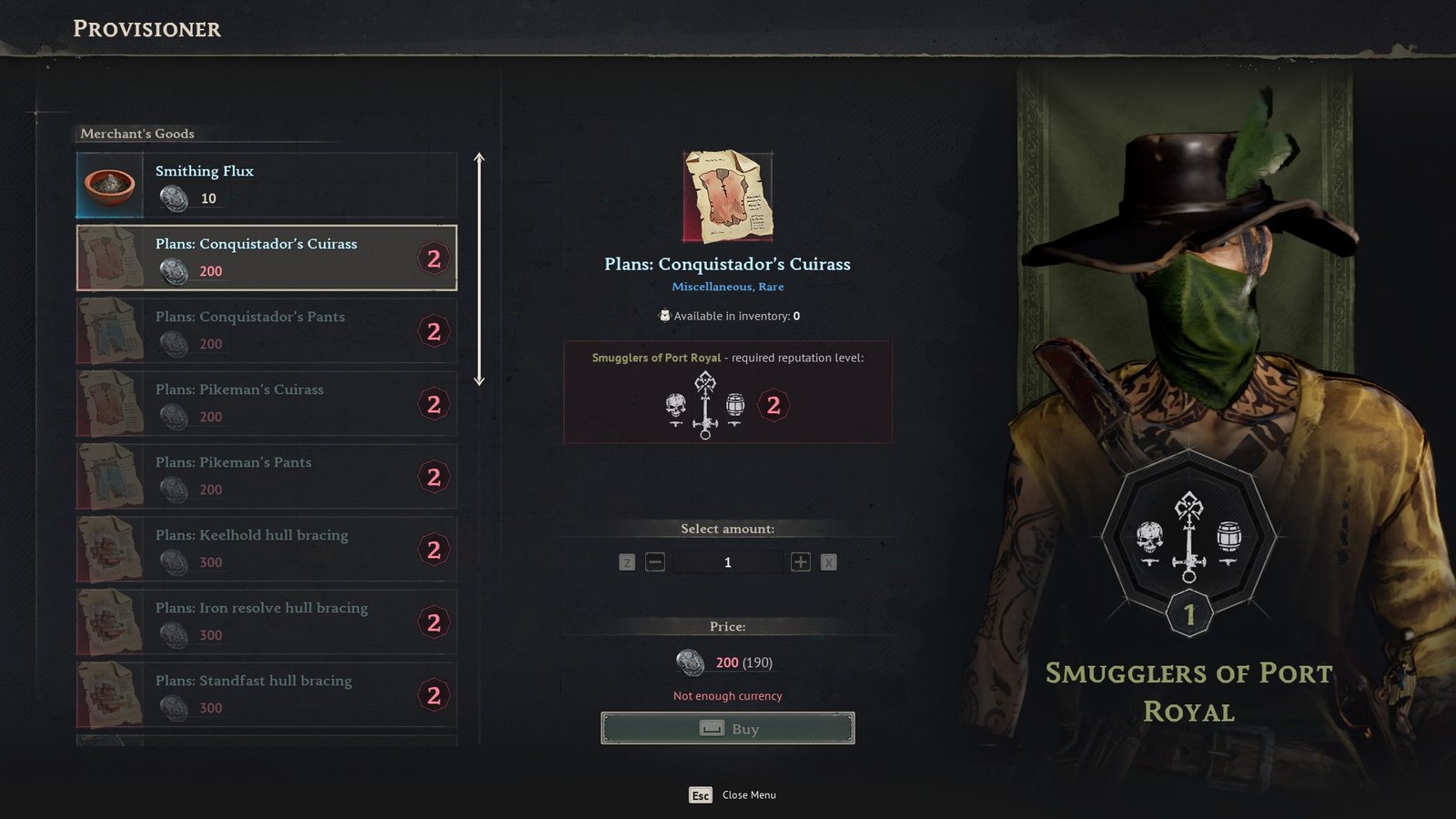Image resolution: width=1456 pixels, height=819 pixels.
Task: Click the merchant goods scrollbar arrow track
Action: point(480,269)
